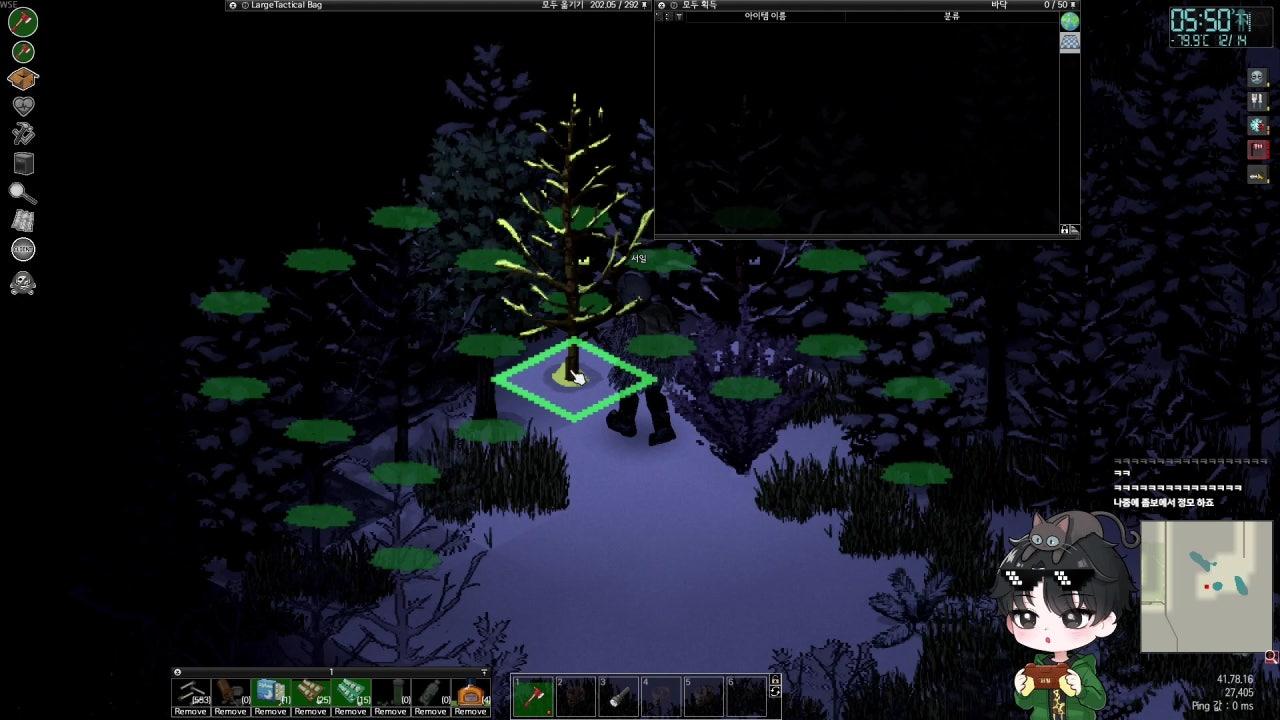Open the furniture moving mode icon
This screenshot has width=1280, height=720.
pos(23,163)
